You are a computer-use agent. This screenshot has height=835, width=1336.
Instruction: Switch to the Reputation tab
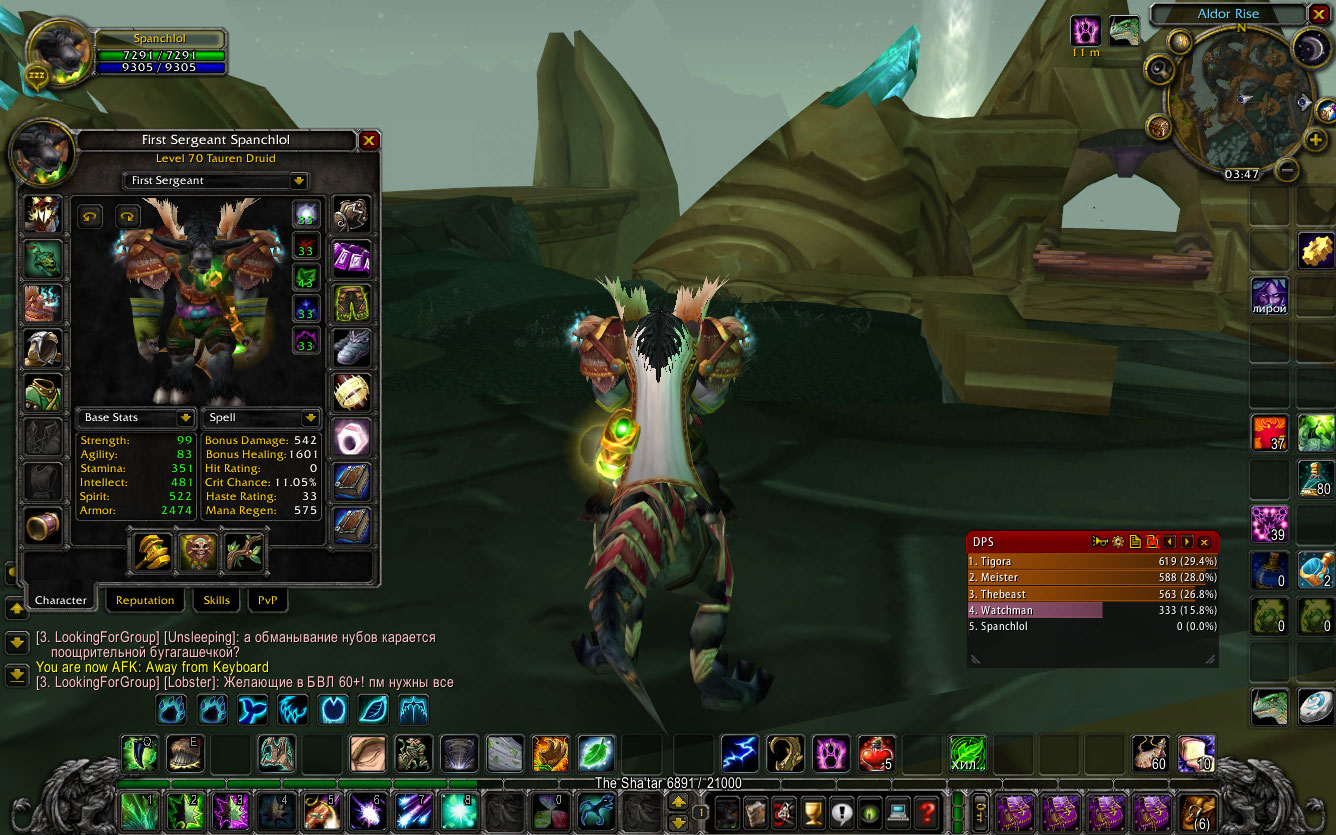tap(145, 600)
